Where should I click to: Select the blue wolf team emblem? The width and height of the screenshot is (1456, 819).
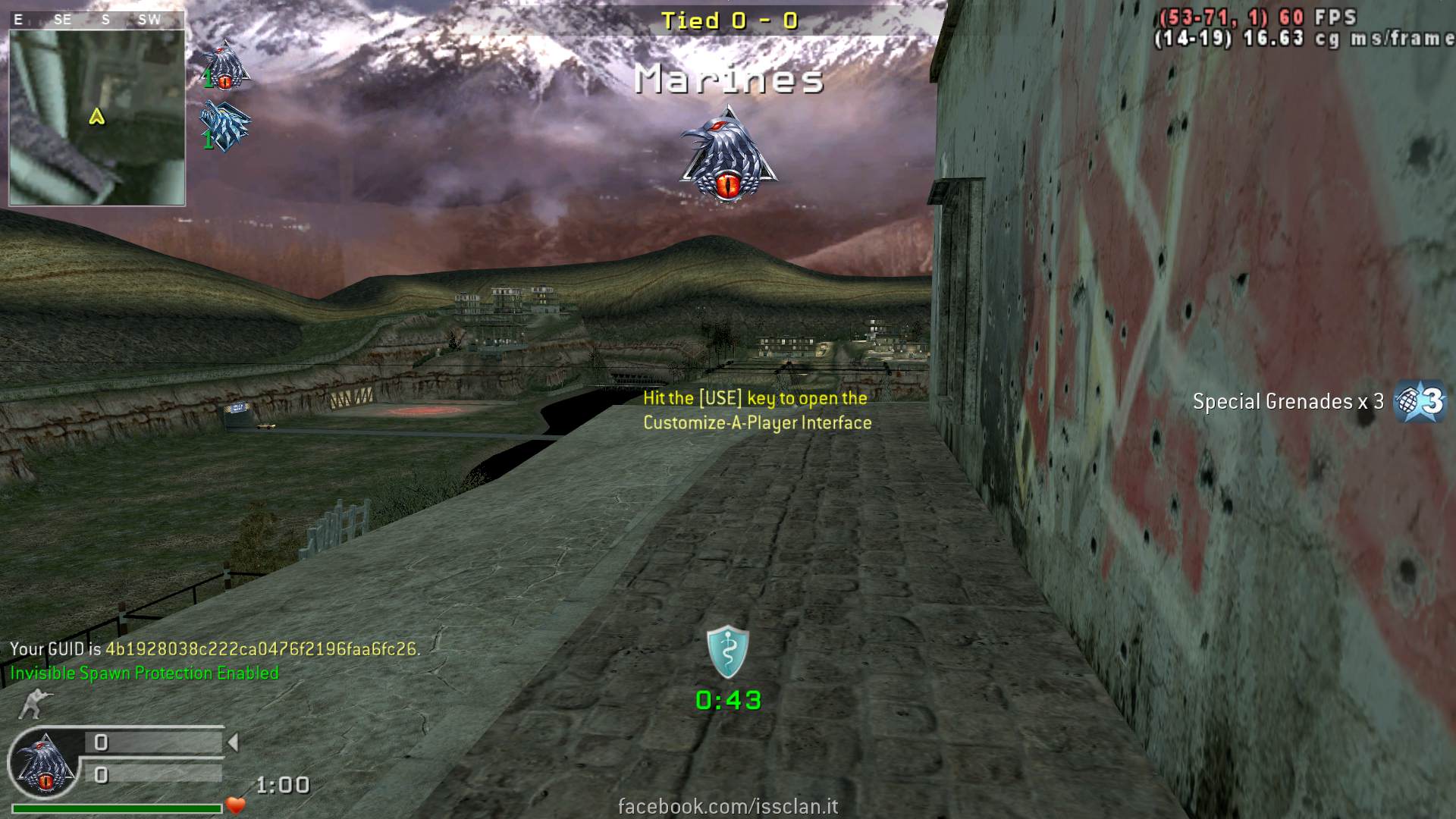coord(224,127)
